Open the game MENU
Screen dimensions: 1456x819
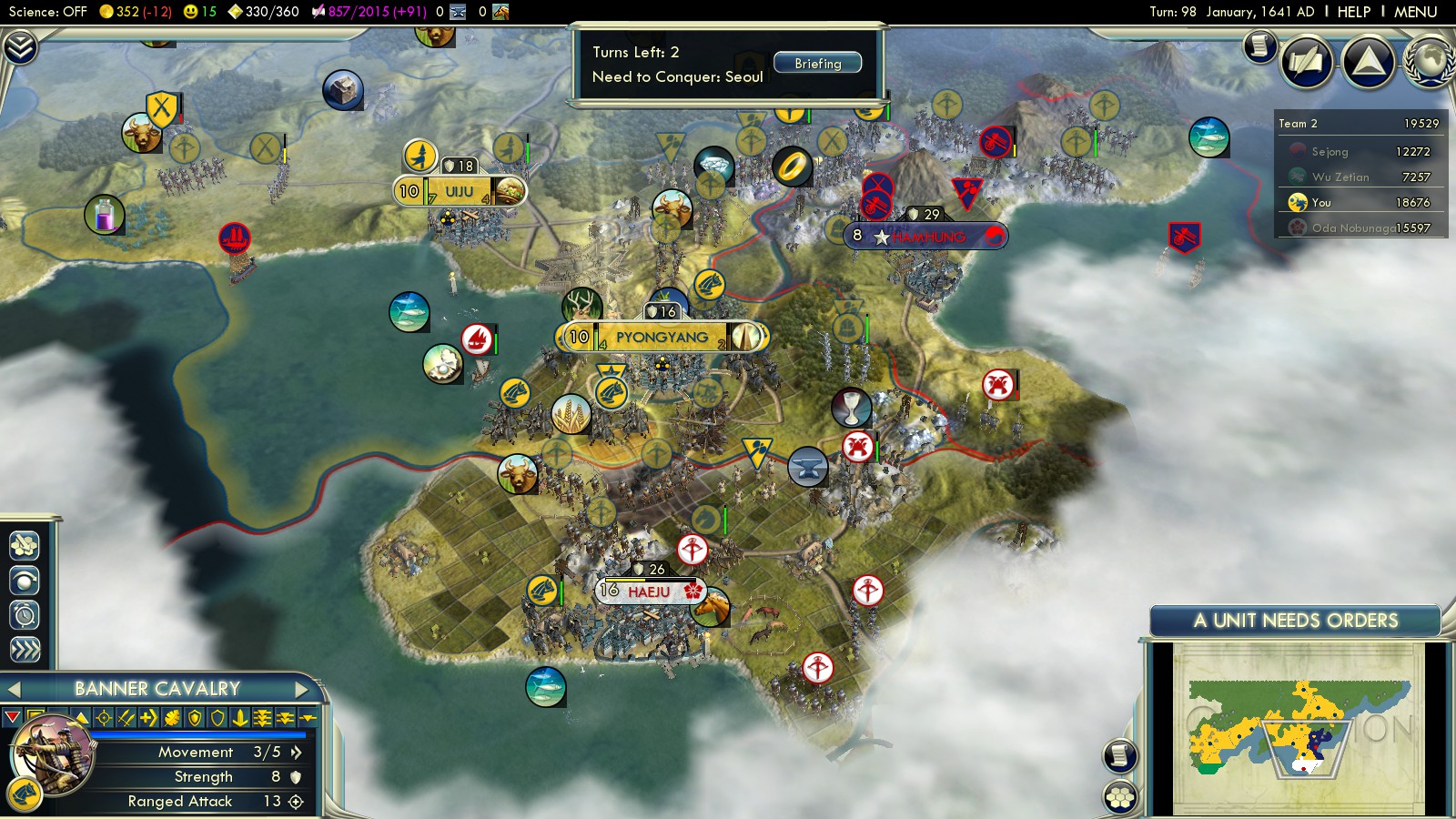click(1415, 12)
